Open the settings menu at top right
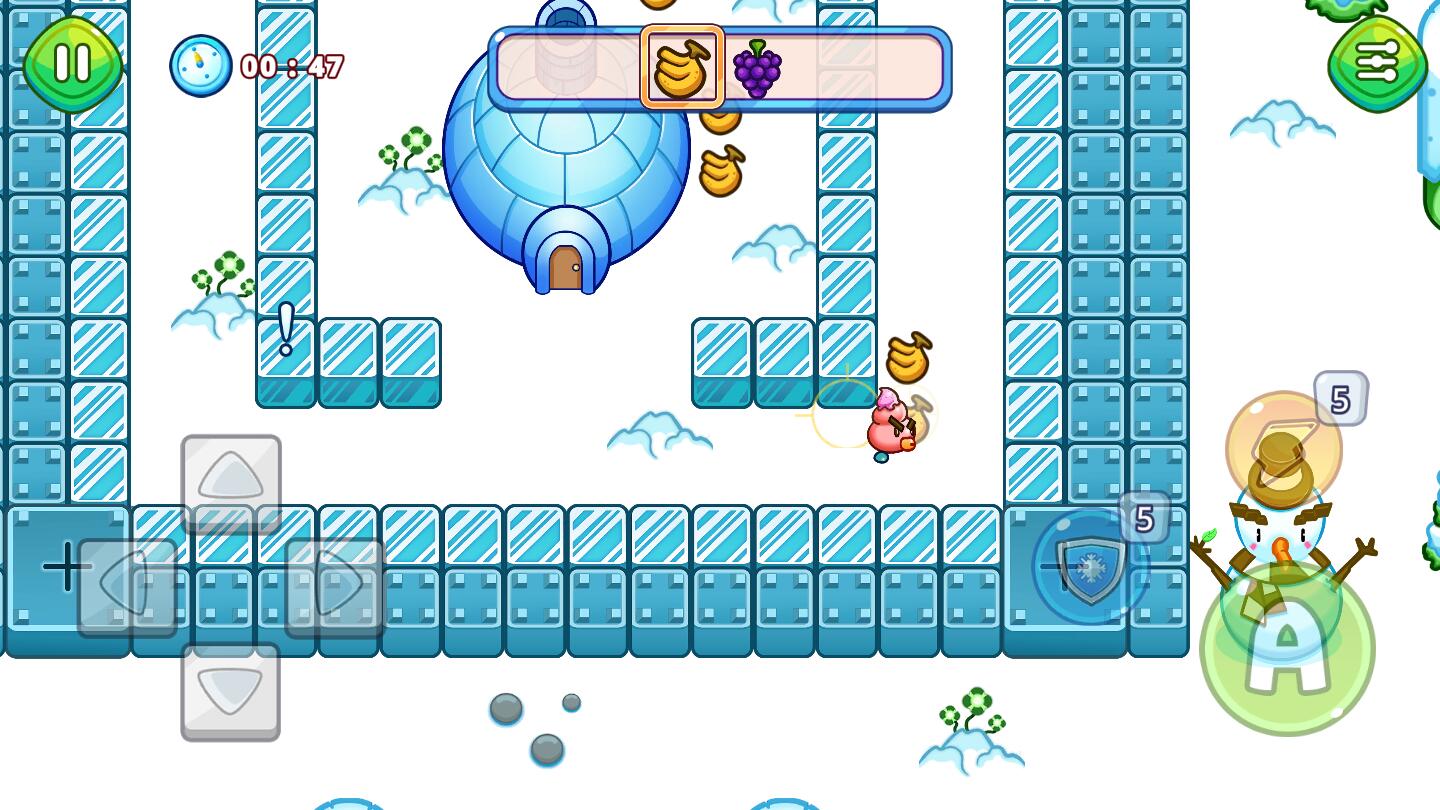 1377,65
